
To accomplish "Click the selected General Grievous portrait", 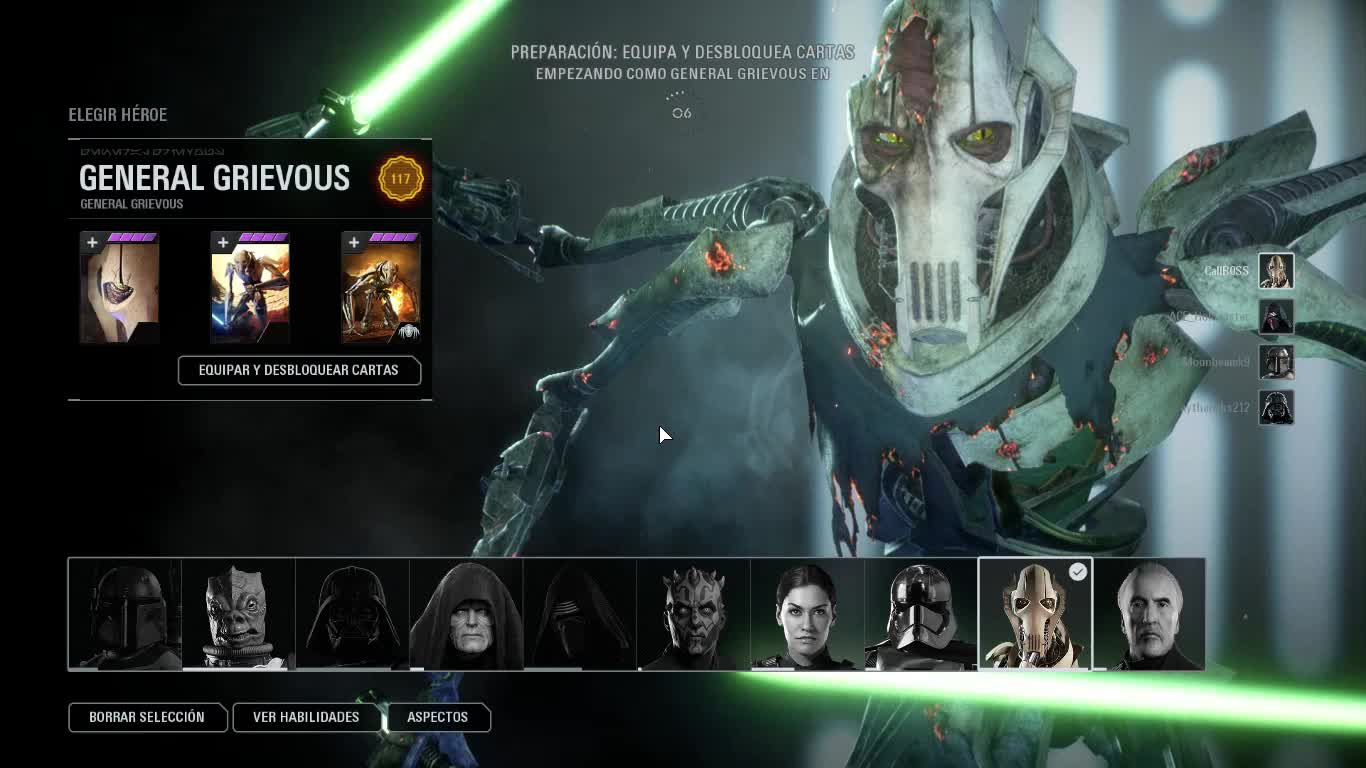I will coord(1035,614).
